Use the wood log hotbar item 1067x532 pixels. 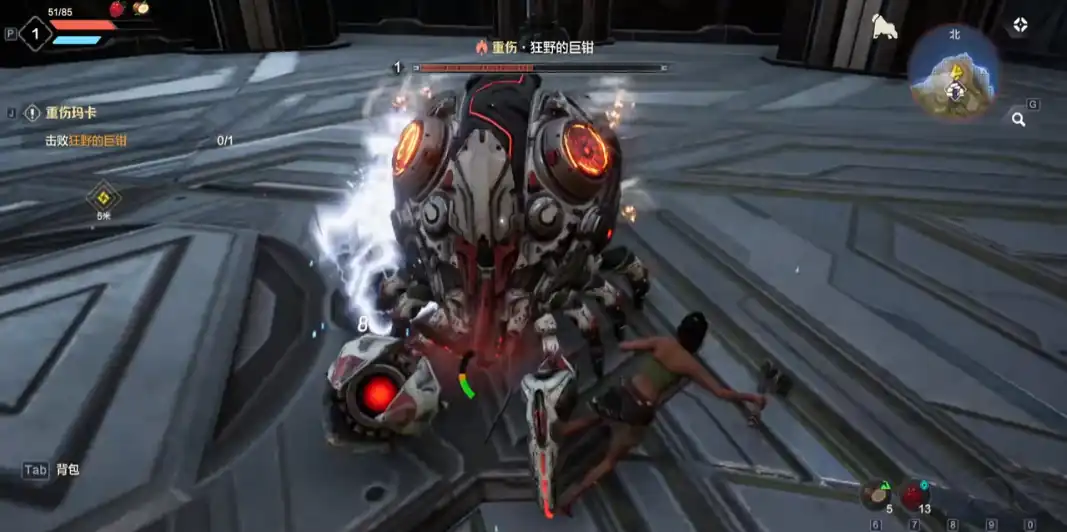877,495
